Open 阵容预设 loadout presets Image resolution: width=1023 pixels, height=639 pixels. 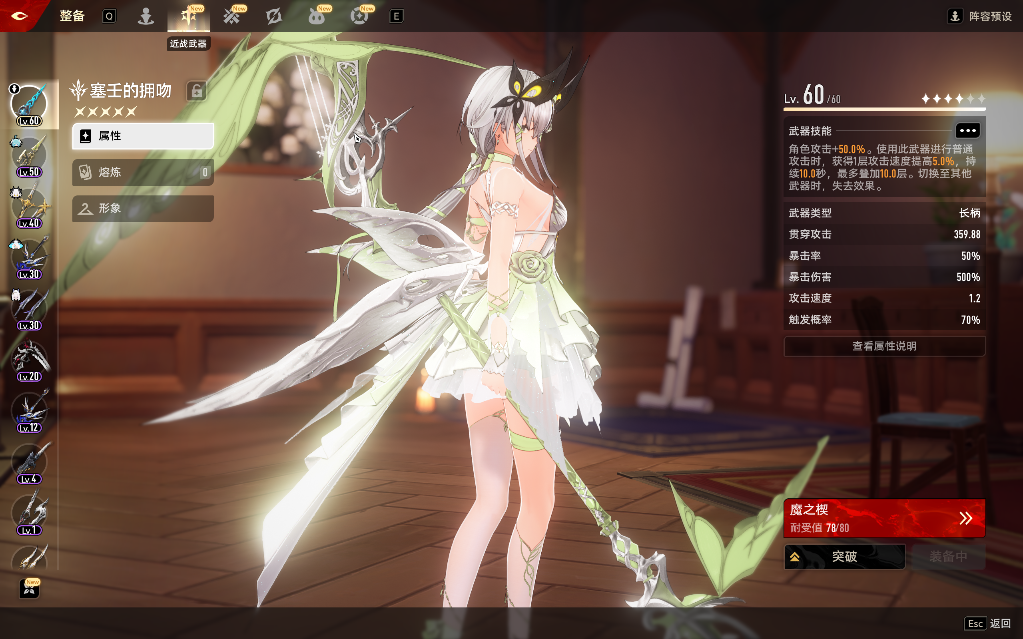click(x=981, y=16)
